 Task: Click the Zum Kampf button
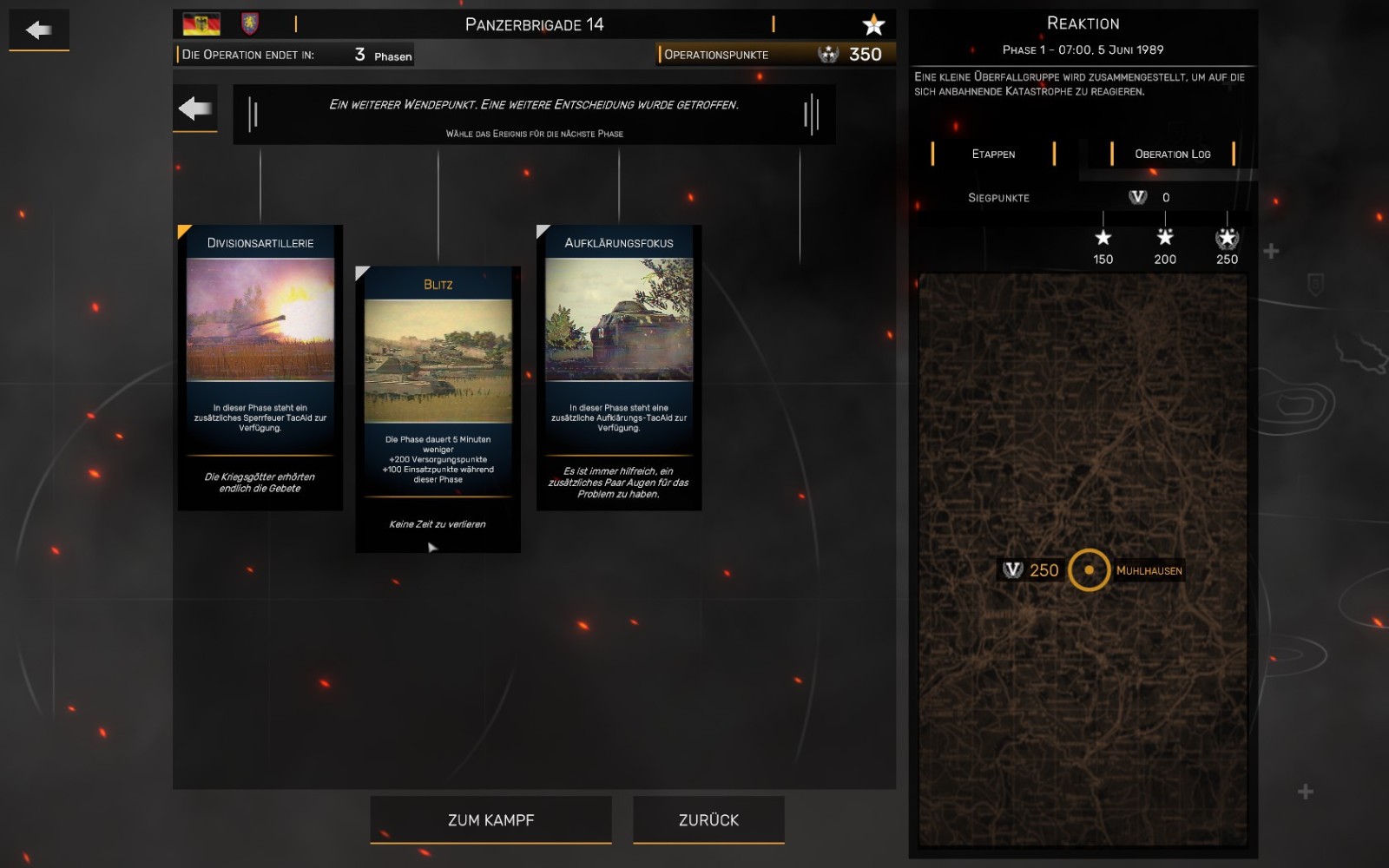click(490, 819)
